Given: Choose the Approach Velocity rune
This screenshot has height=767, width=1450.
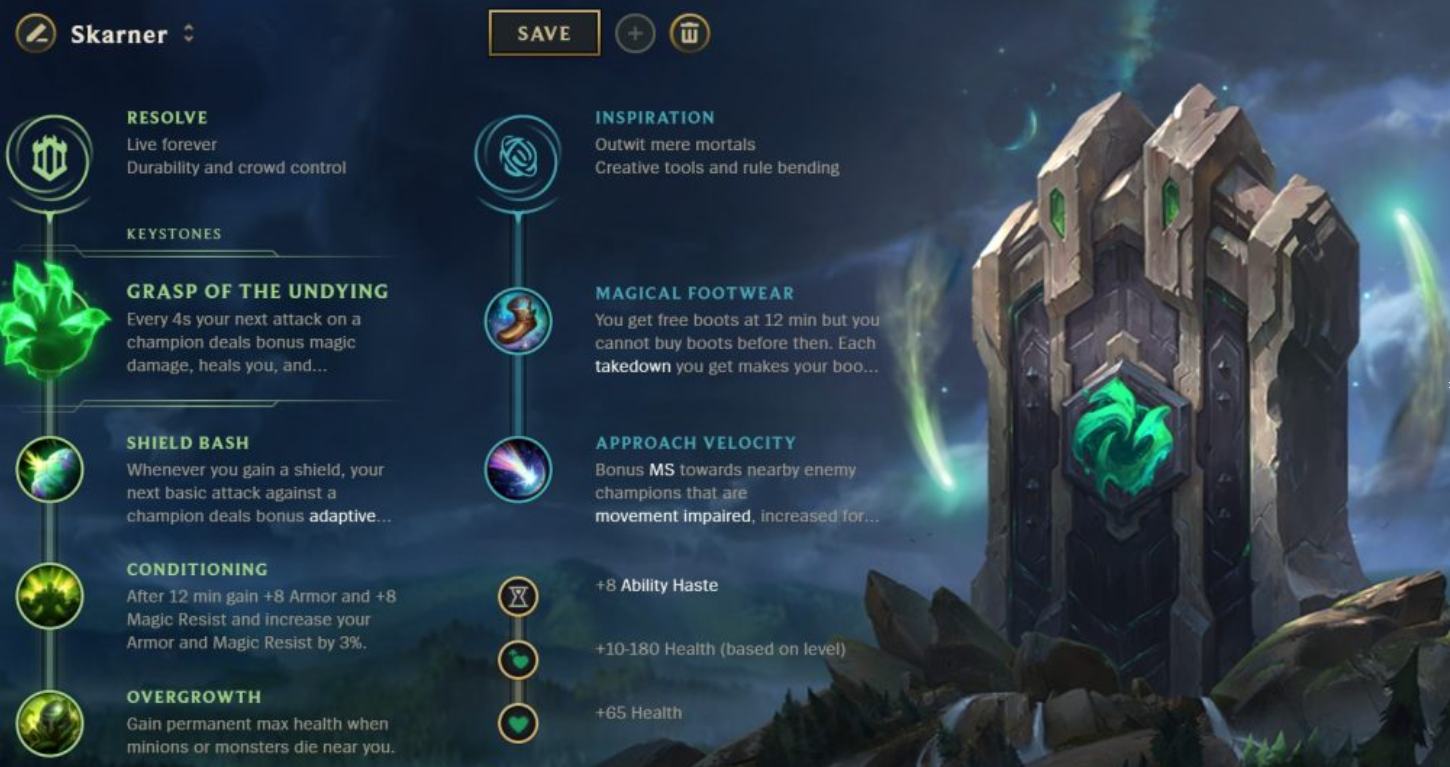Looking at the screenshot, I should point(518,470).
